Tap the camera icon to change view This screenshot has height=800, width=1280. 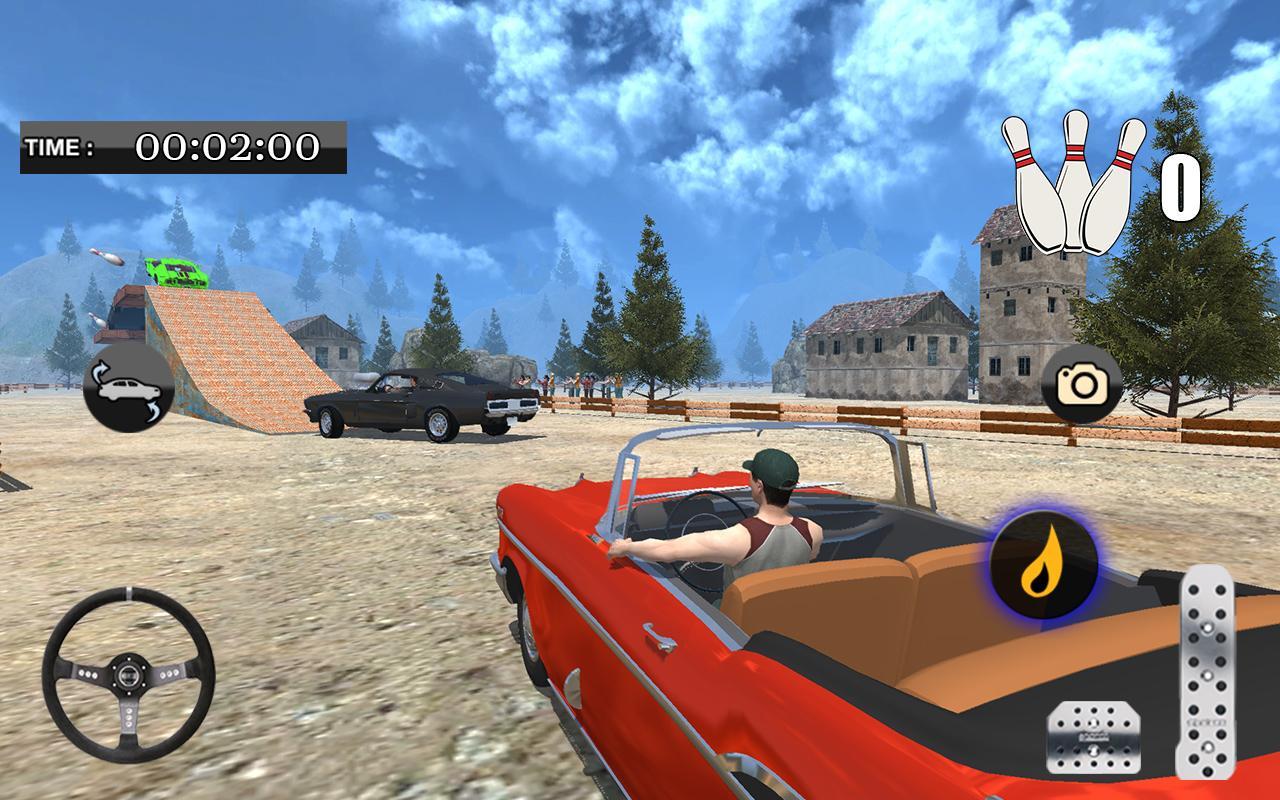click(x=1083, y=385)
